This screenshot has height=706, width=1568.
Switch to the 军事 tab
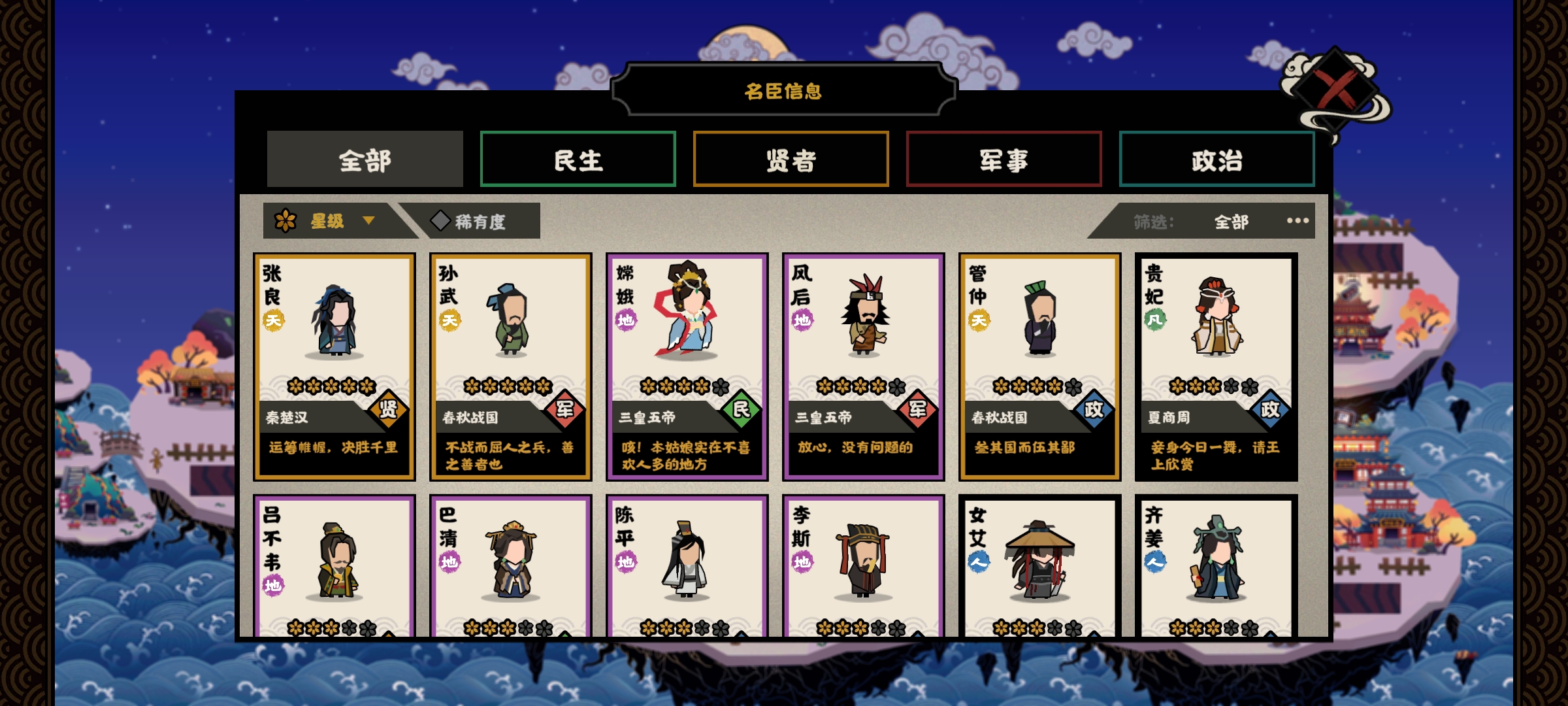coord(1003,159)
